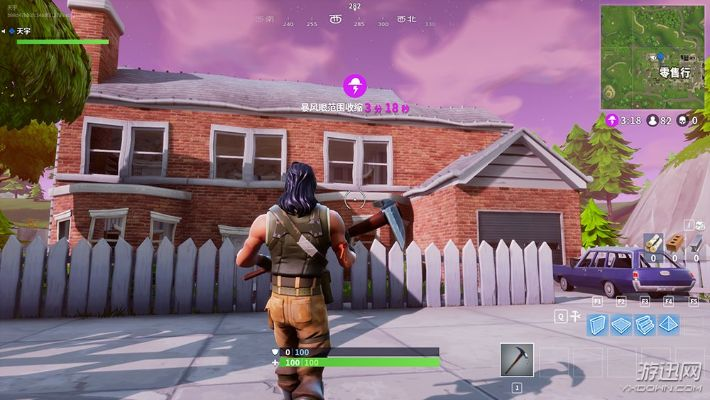Select the brick material icon
710x400 pixels.
click(x=673, y=242)
